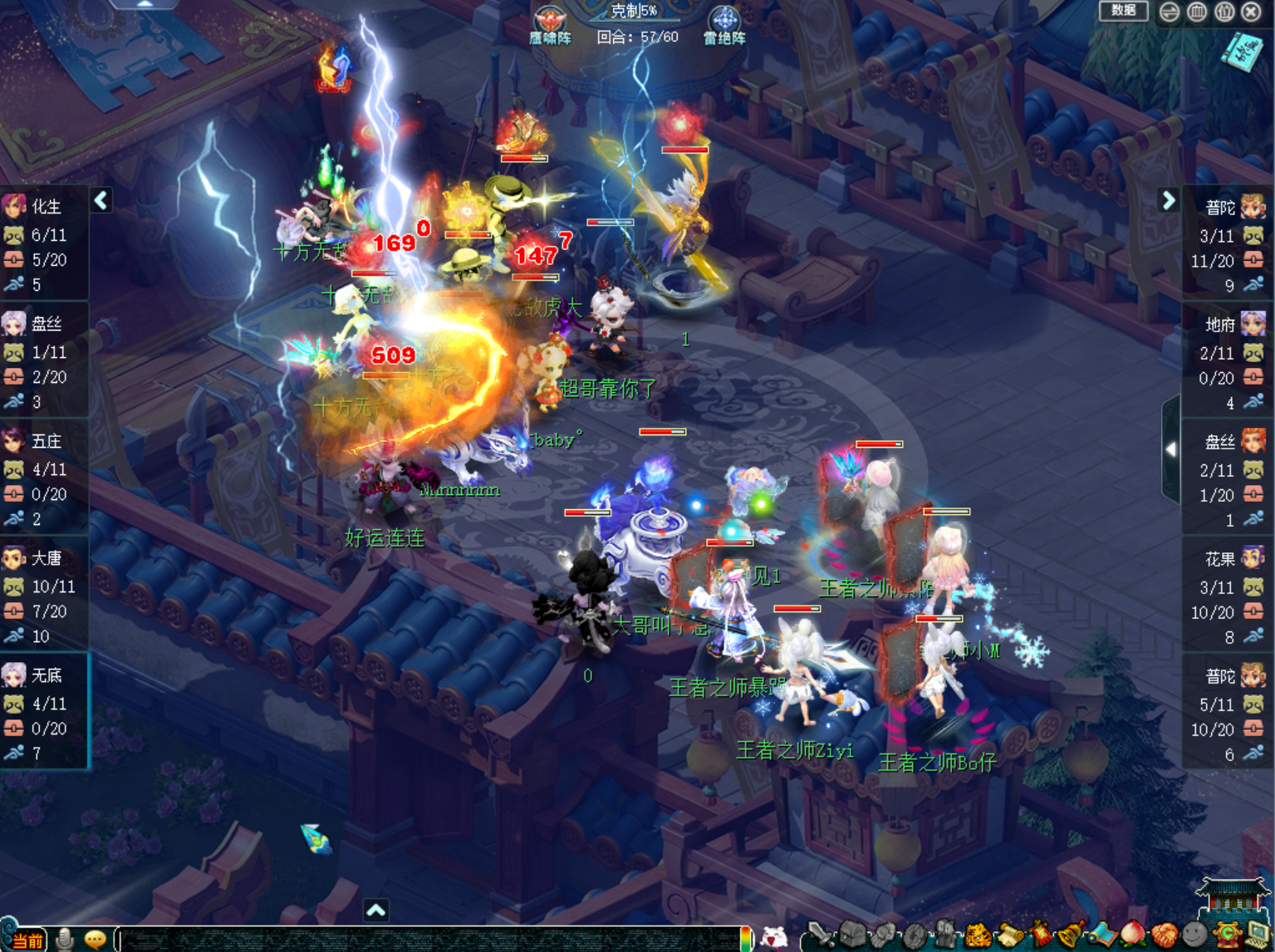Expand the chat window up arrow
1275x952 pixels.
(375, 910)
